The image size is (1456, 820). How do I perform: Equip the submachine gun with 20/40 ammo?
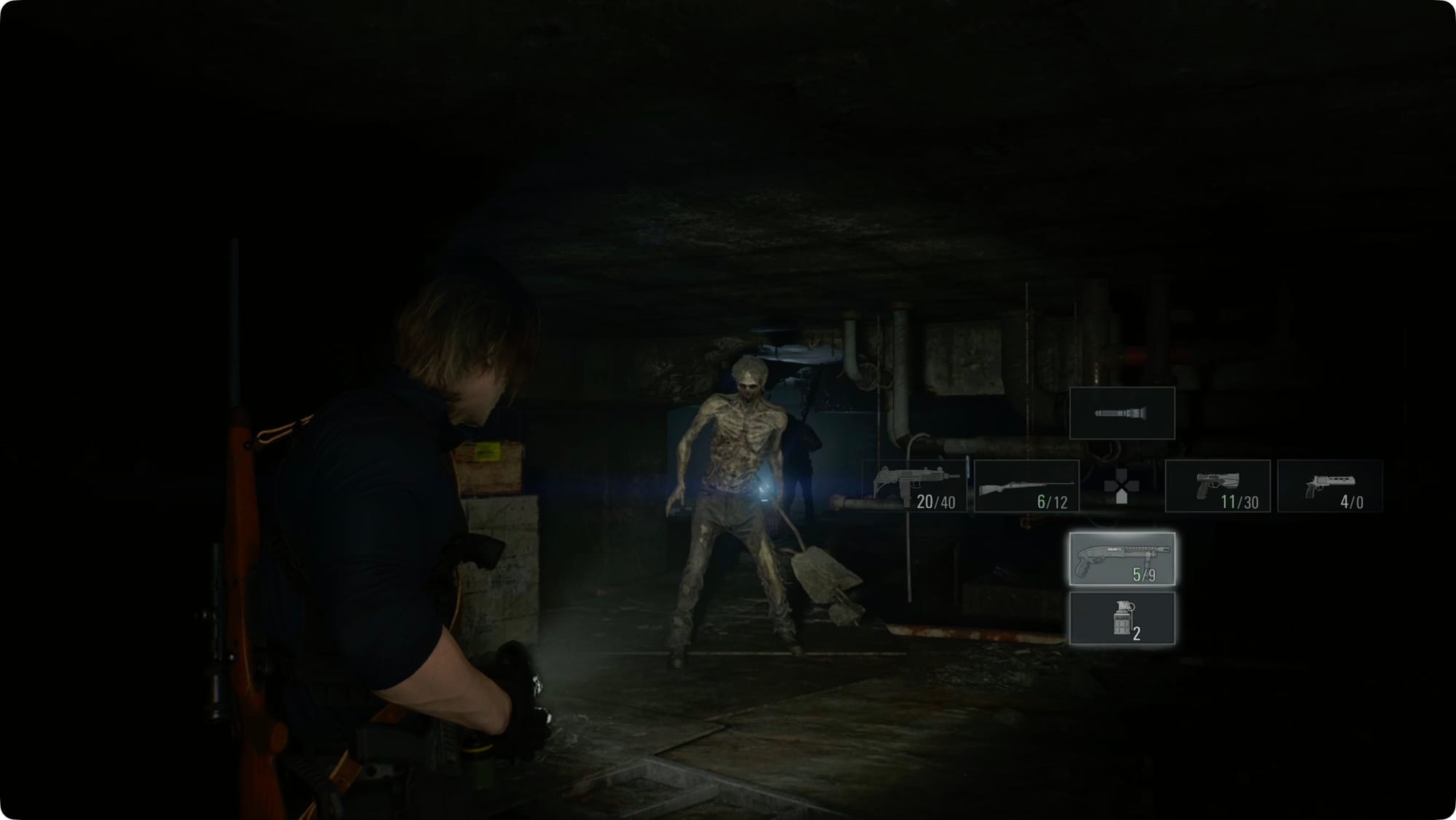point(914,486)
